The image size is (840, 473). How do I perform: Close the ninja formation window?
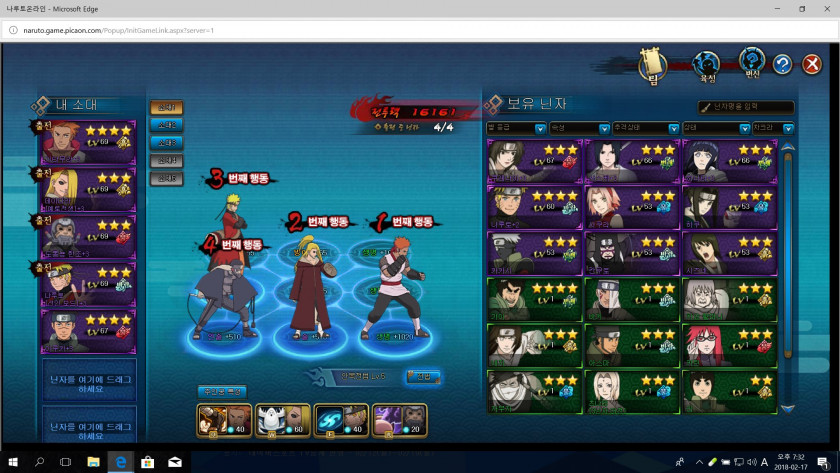(812, 64)
